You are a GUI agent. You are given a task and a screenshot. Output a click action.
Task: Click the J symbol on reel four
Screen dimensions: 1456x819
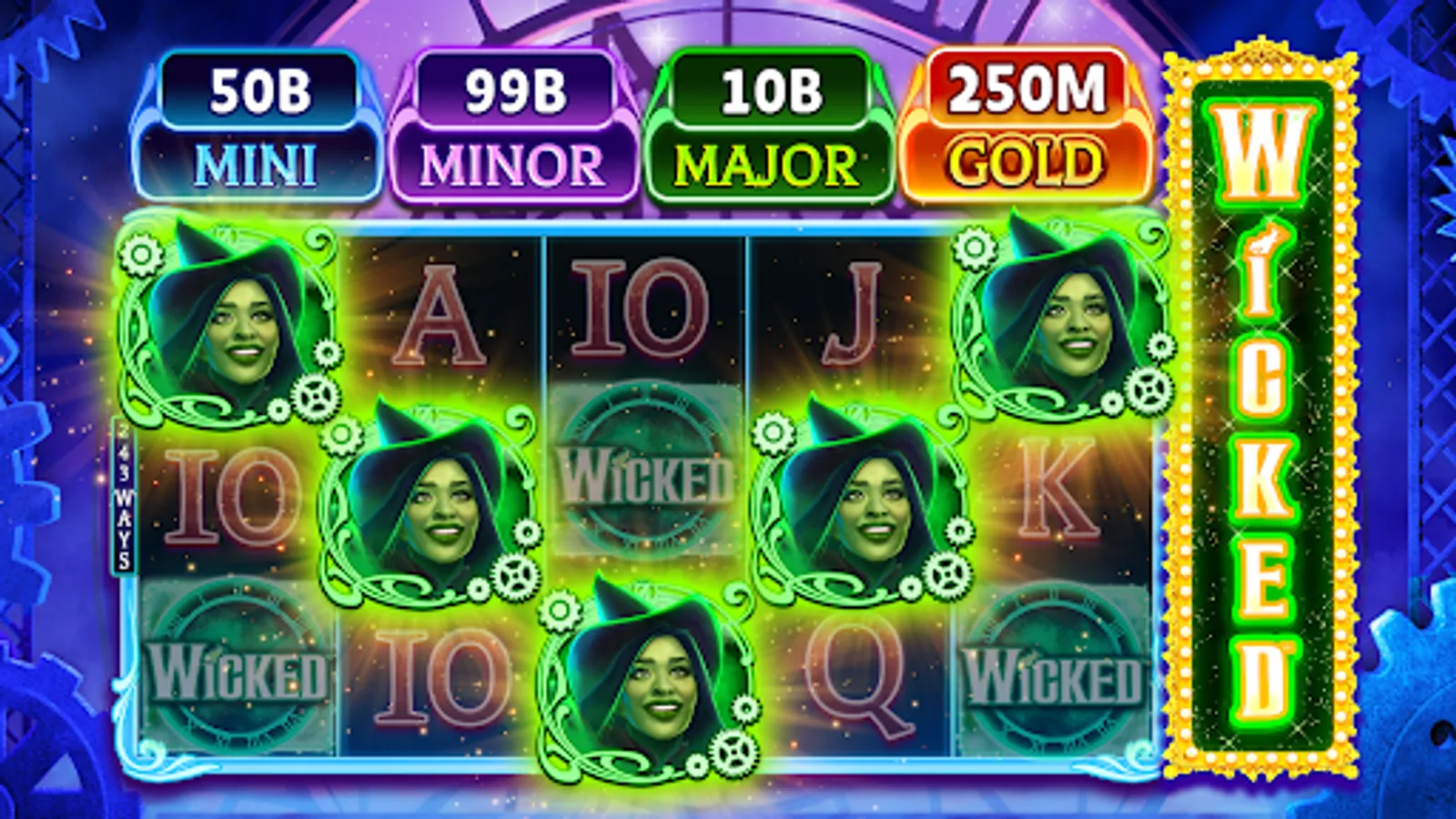[x=851, y=314]
